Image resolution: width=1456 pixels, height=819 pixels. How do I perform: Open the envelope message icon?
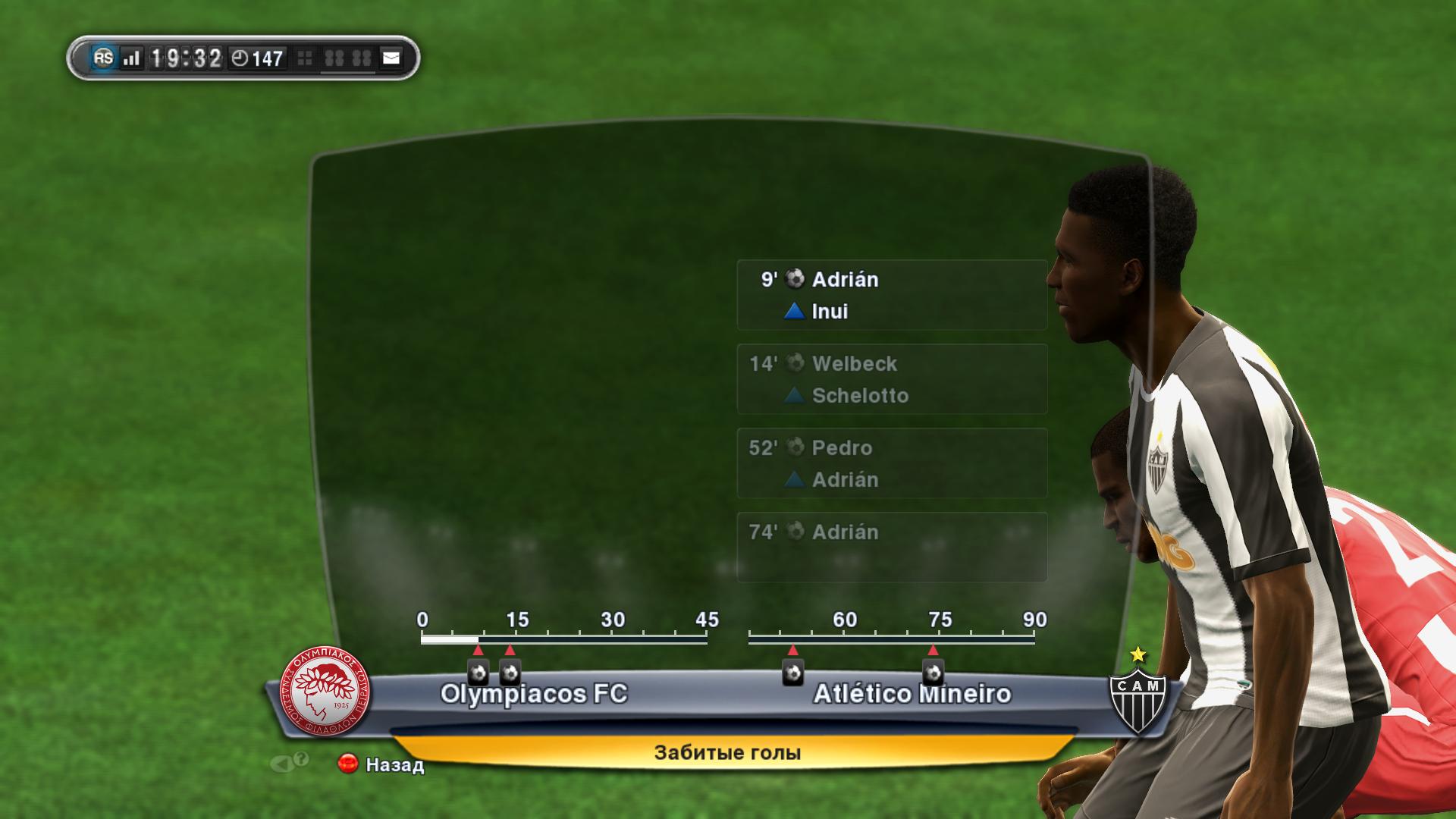pyautogui.click(x=391, y=58)
